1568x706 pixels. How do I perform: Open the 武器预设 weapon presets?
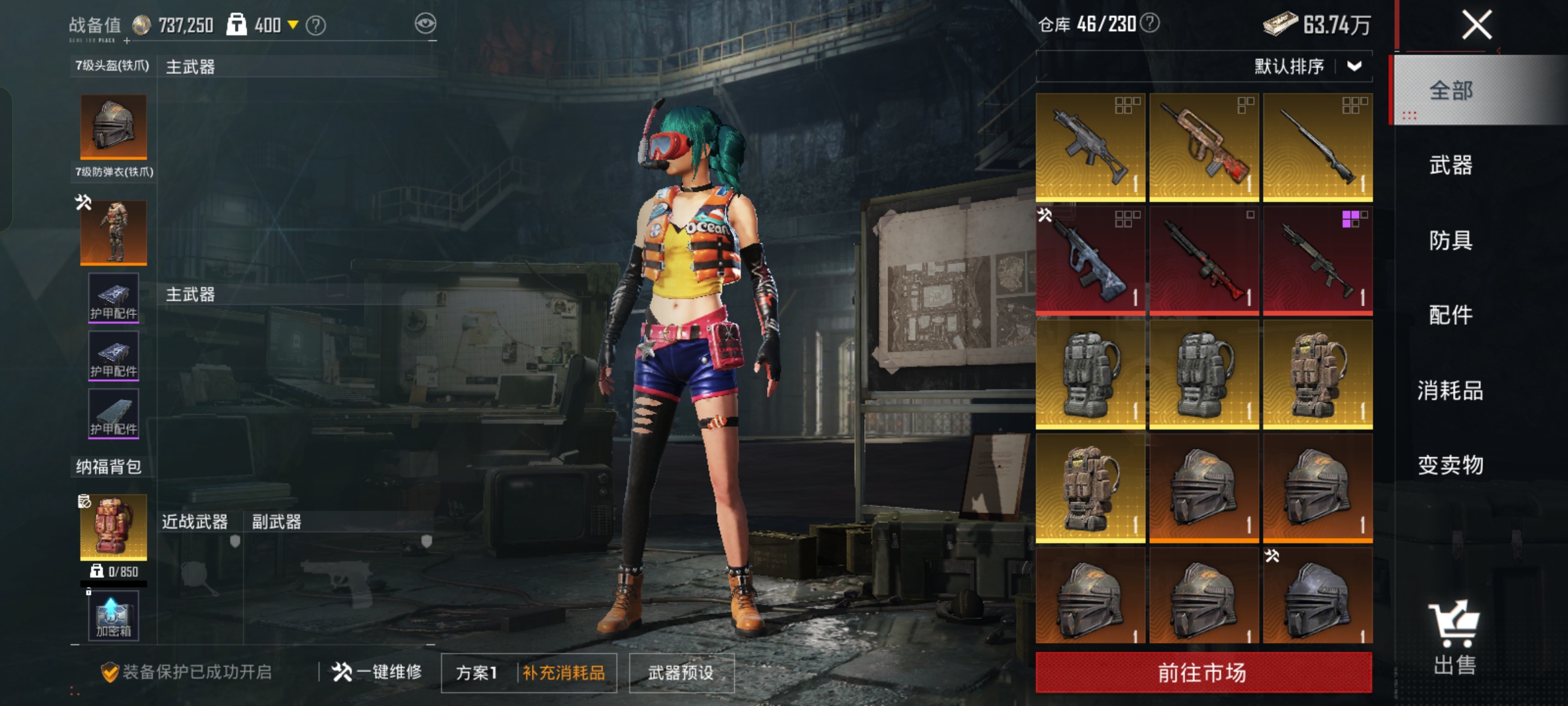pos(681,673)
